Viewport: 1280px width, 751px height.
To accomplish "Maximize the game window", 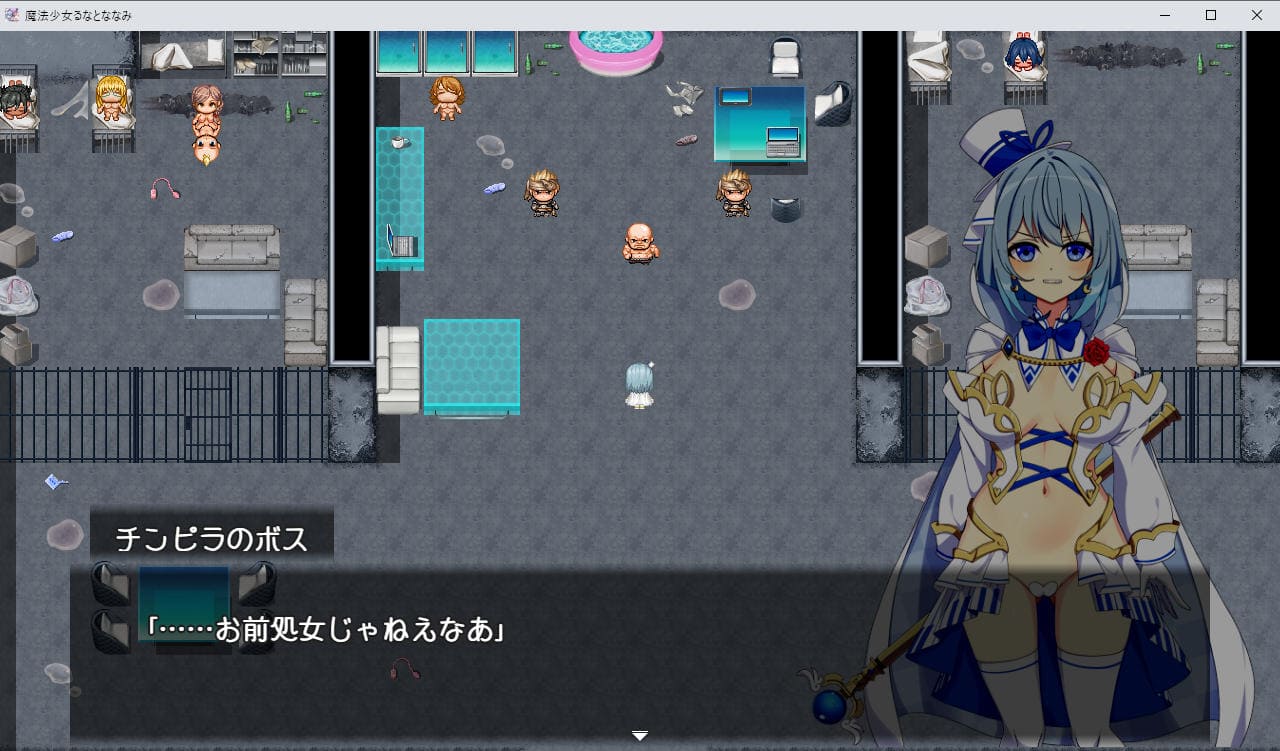I will click(1210, 15).
